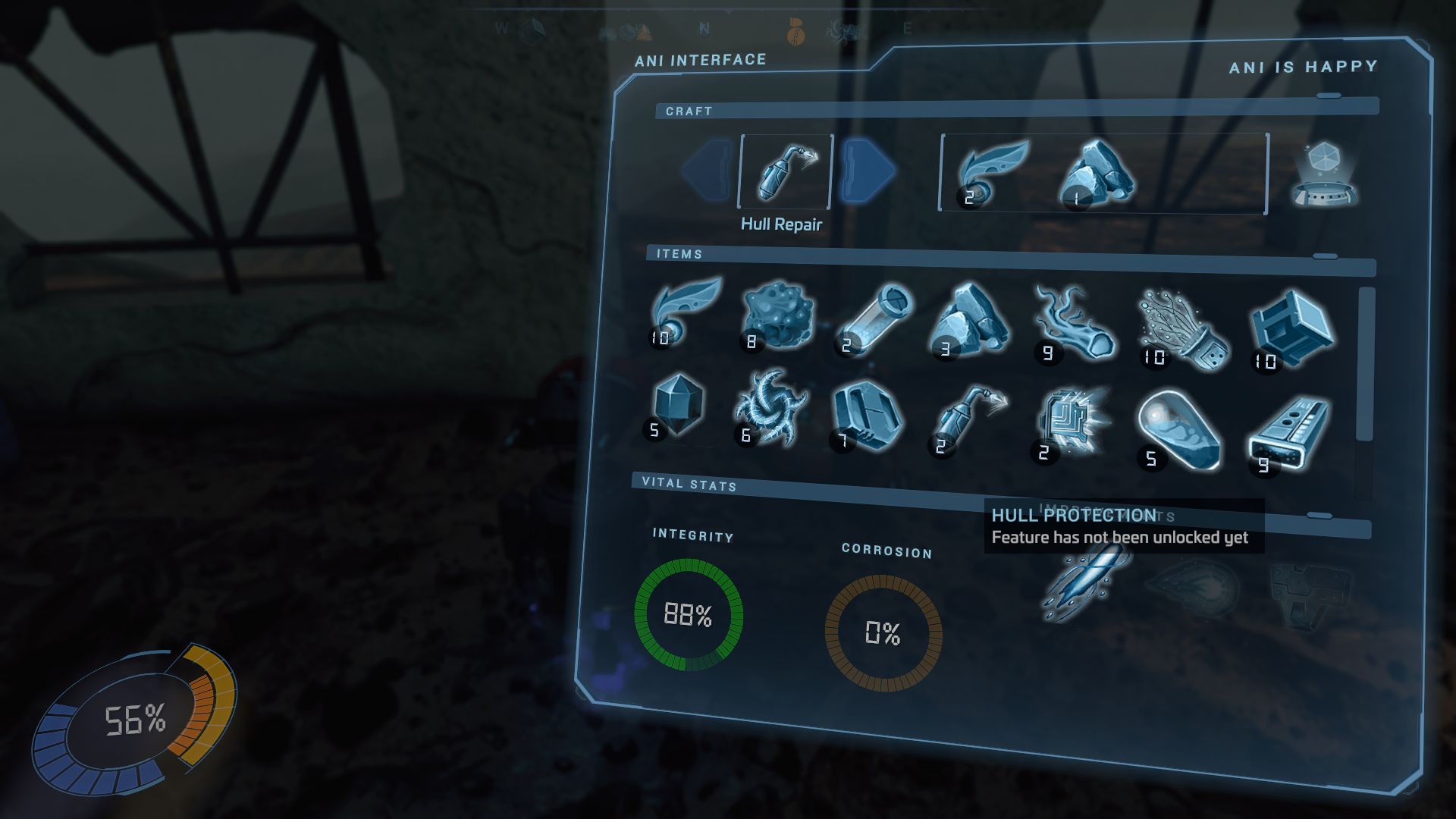
Task: Click the items list scrollbar
Action: [1365, 364]
